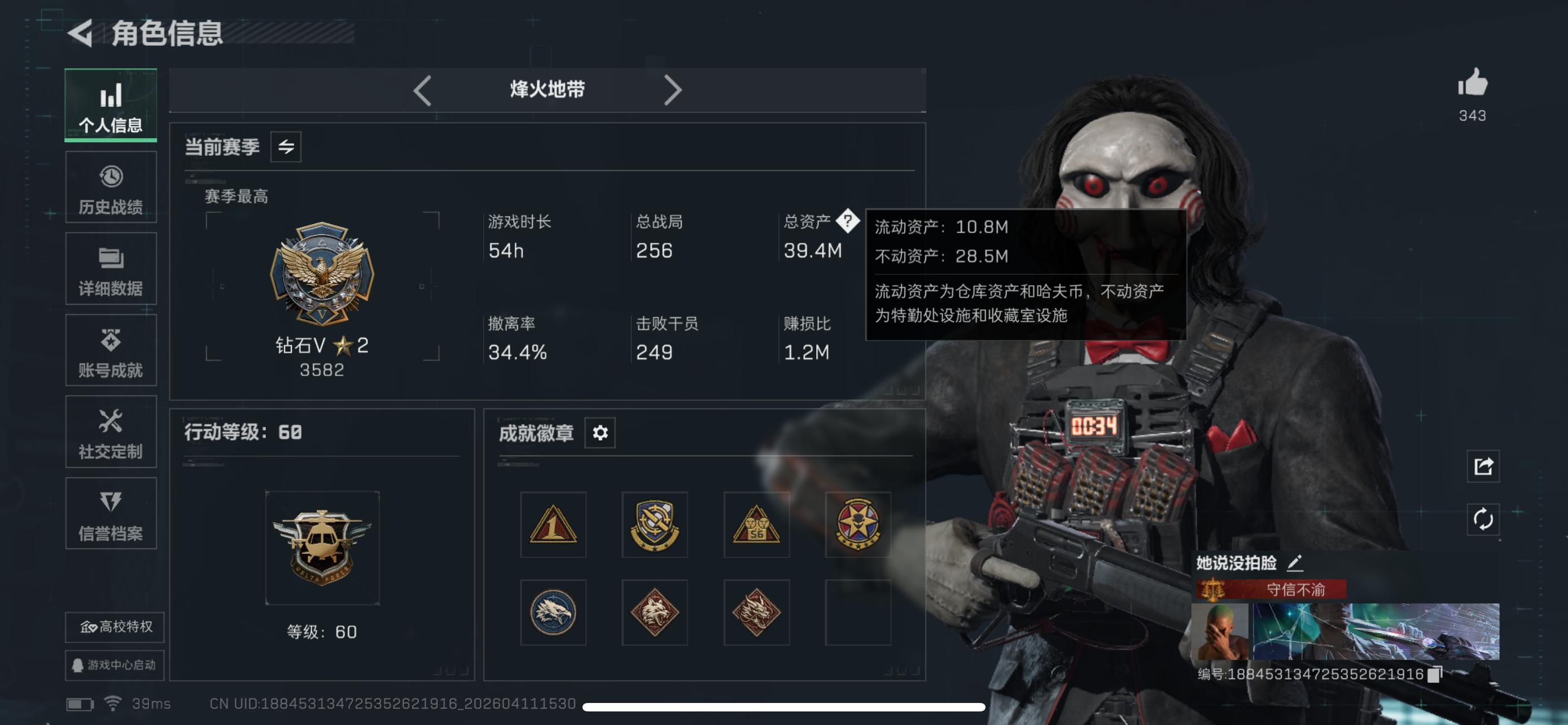Open 详细数据 from the sidebar
The height and width of the screenshot is (725, 1568).
[111, 268]
